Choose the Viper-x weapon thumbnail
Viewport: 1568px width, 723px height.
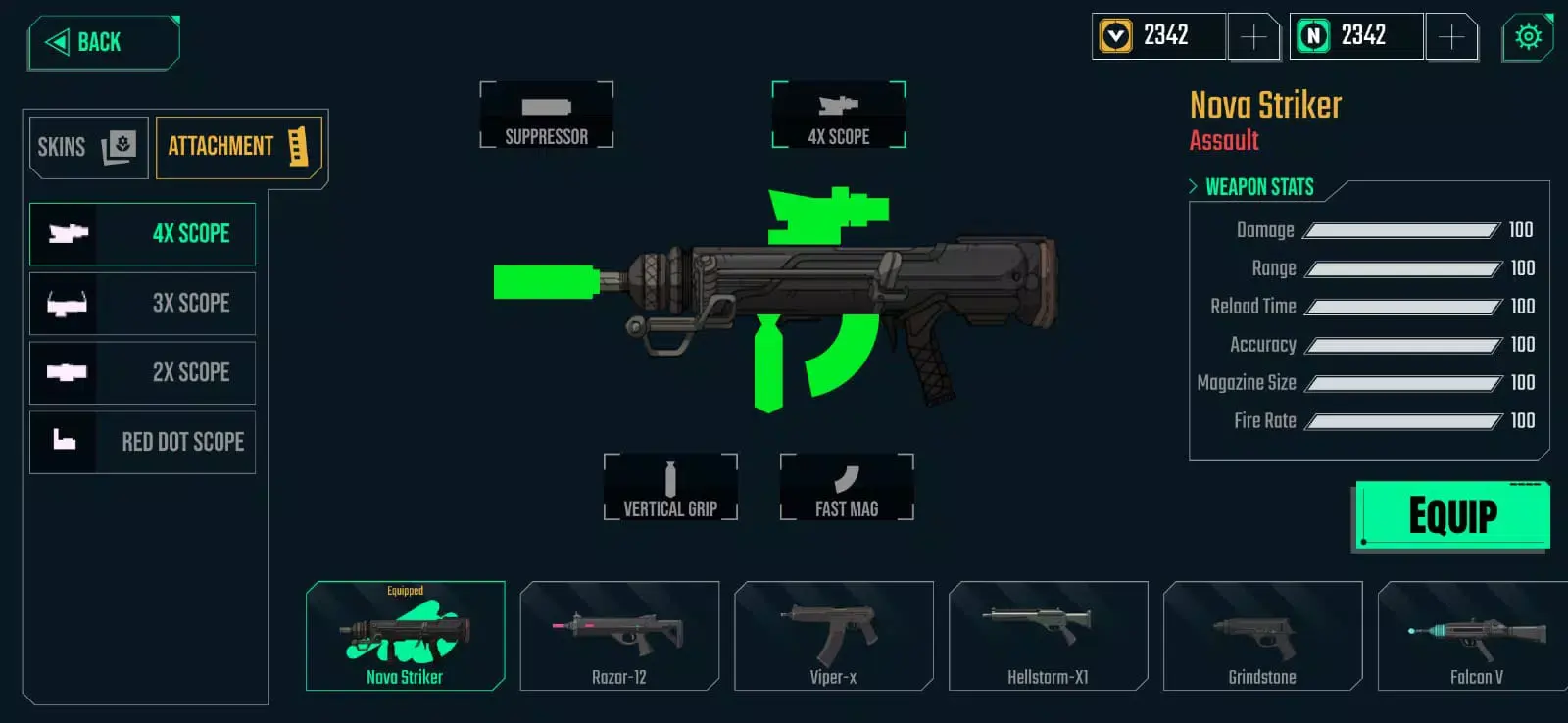click(834, 636)
